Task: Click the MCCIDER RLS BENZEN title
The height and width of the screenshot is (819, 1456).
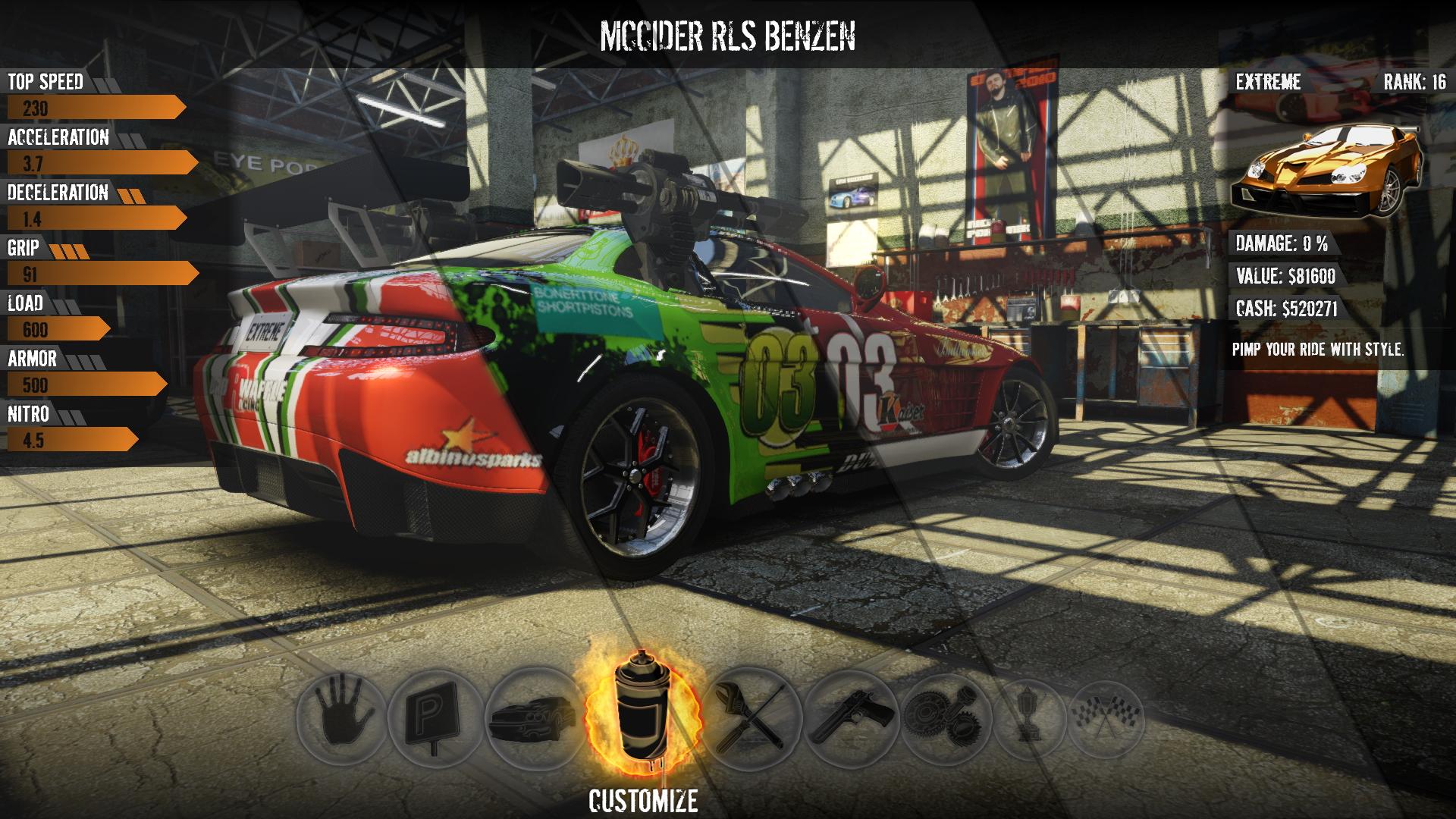Action: click(727, 34)
